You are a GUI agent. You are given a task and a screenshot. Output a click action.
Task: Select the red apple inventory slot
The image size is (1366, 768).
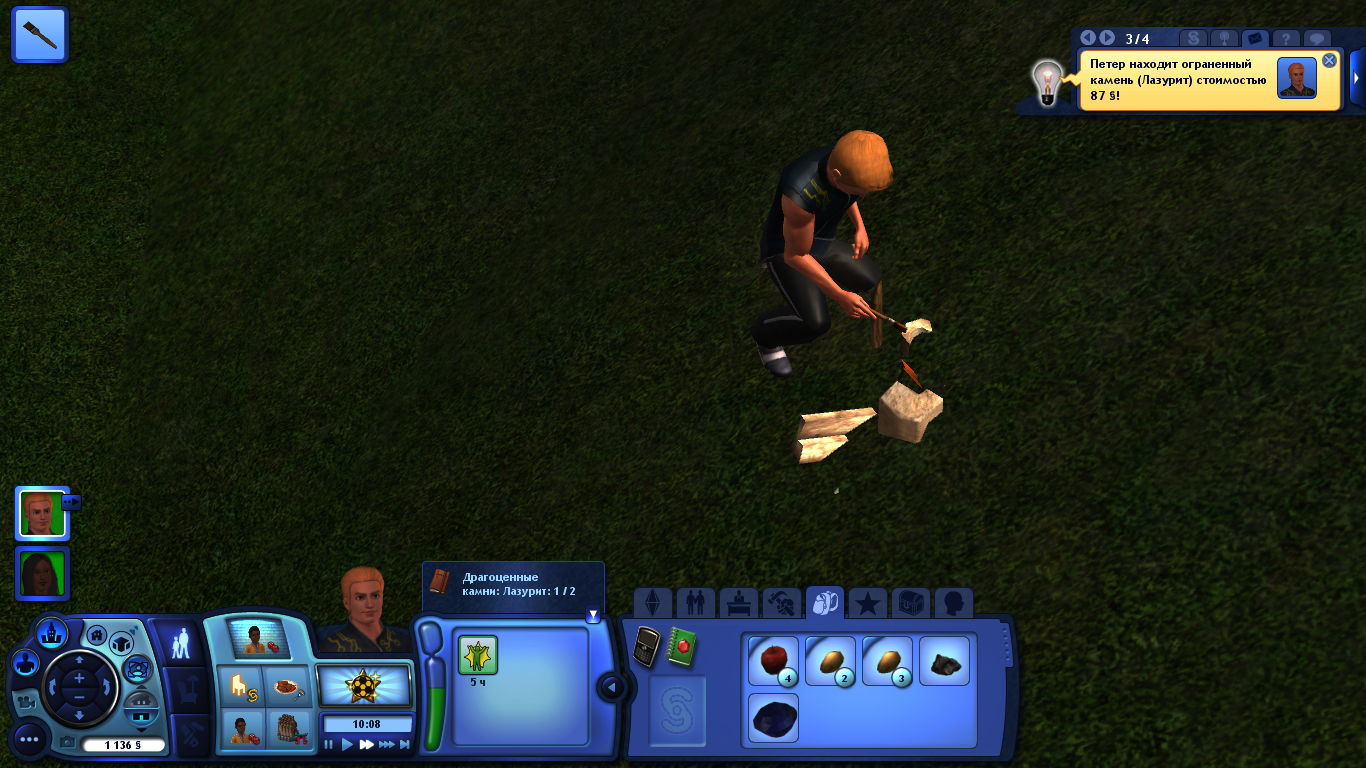773,661
